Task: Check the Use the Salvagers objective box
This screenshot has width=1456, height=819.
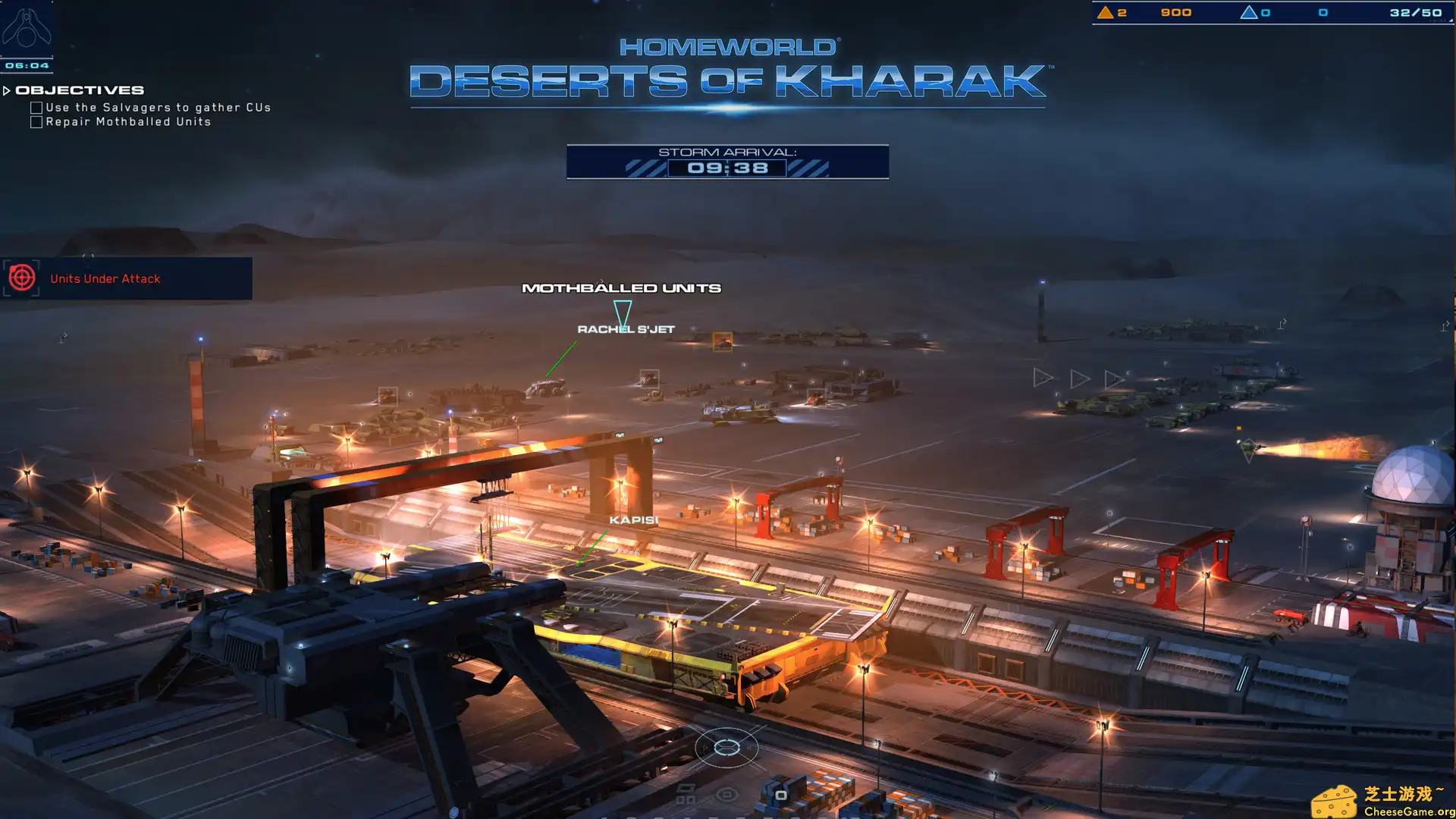Action: click(35, 107)
